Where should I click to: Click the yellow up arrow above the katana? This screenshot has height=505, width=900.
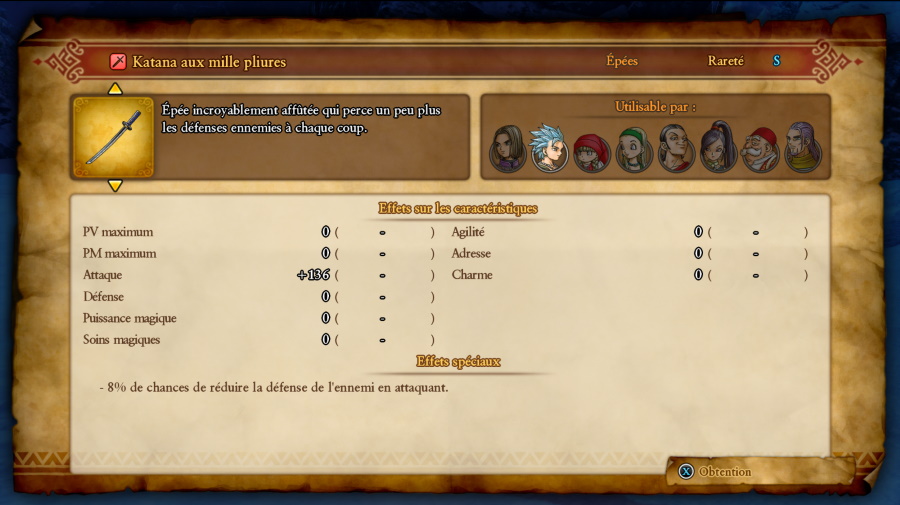point(115,89)
